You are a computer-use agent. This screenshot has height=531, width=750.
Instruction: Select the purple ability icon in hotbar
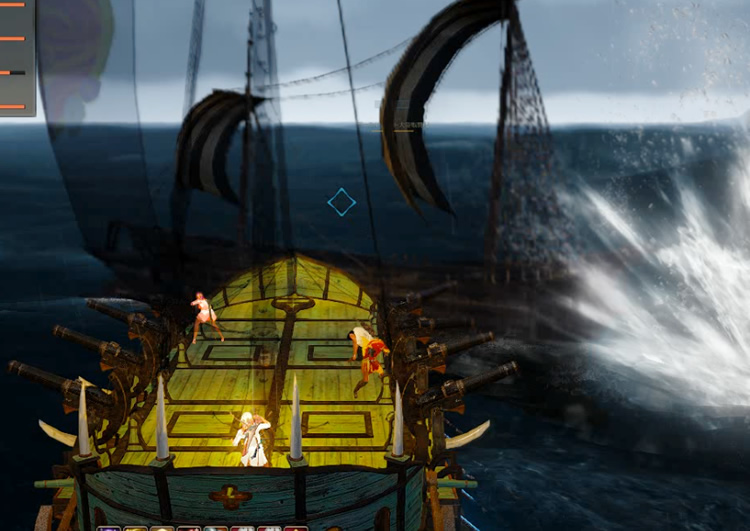(x=109, y=527)
